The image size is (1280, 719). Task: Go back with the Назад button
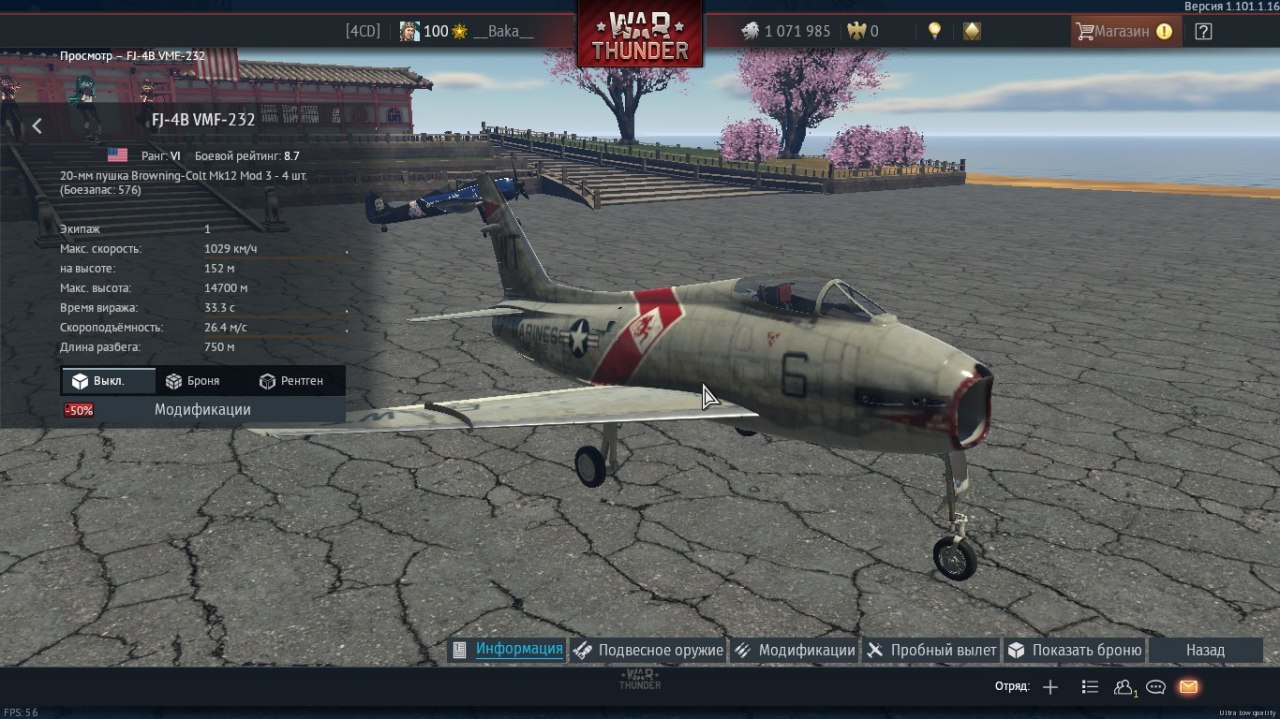click(x=1205, y=650)
